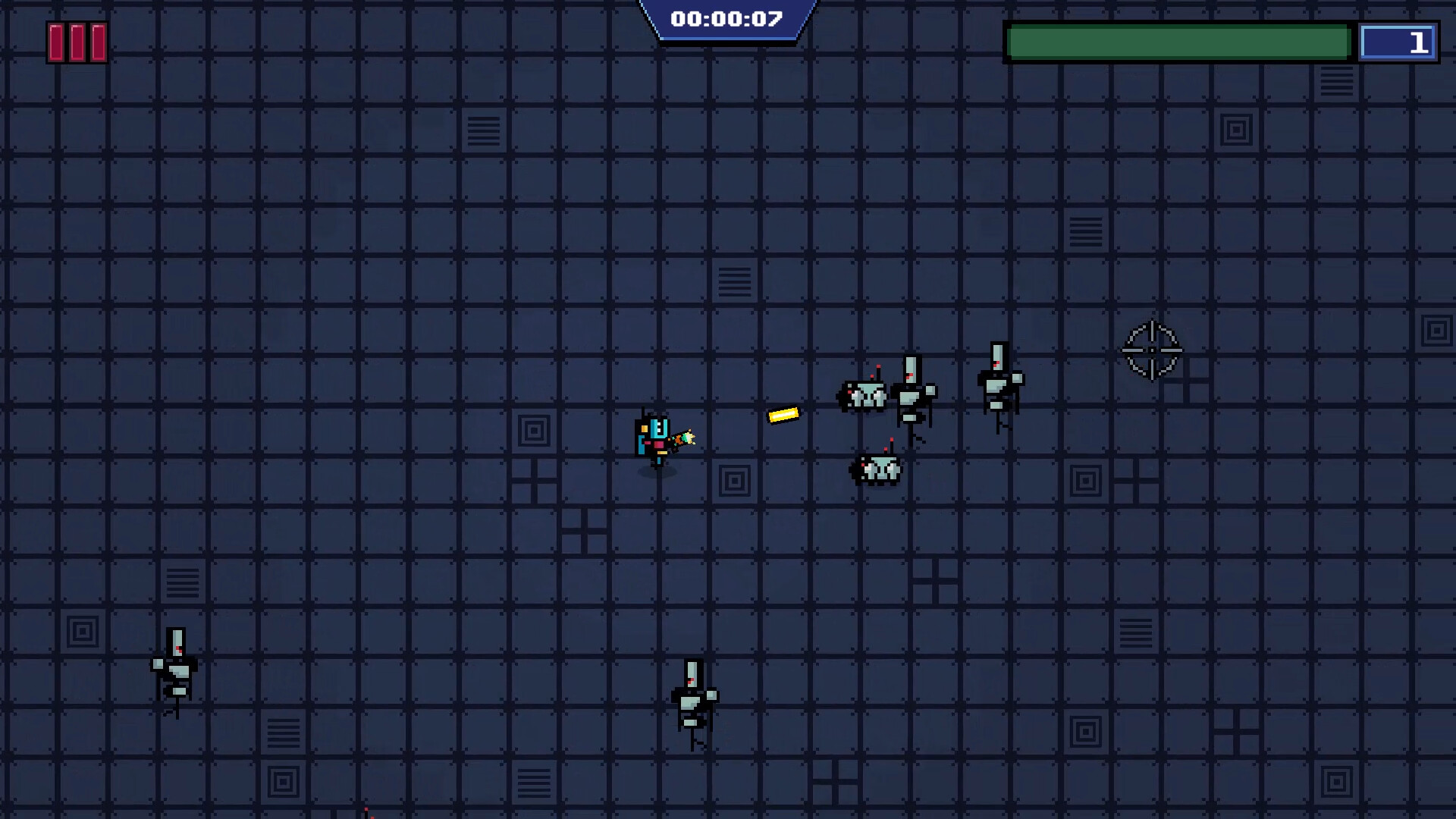Click the middle red health bar segment

tap(77, 42)
